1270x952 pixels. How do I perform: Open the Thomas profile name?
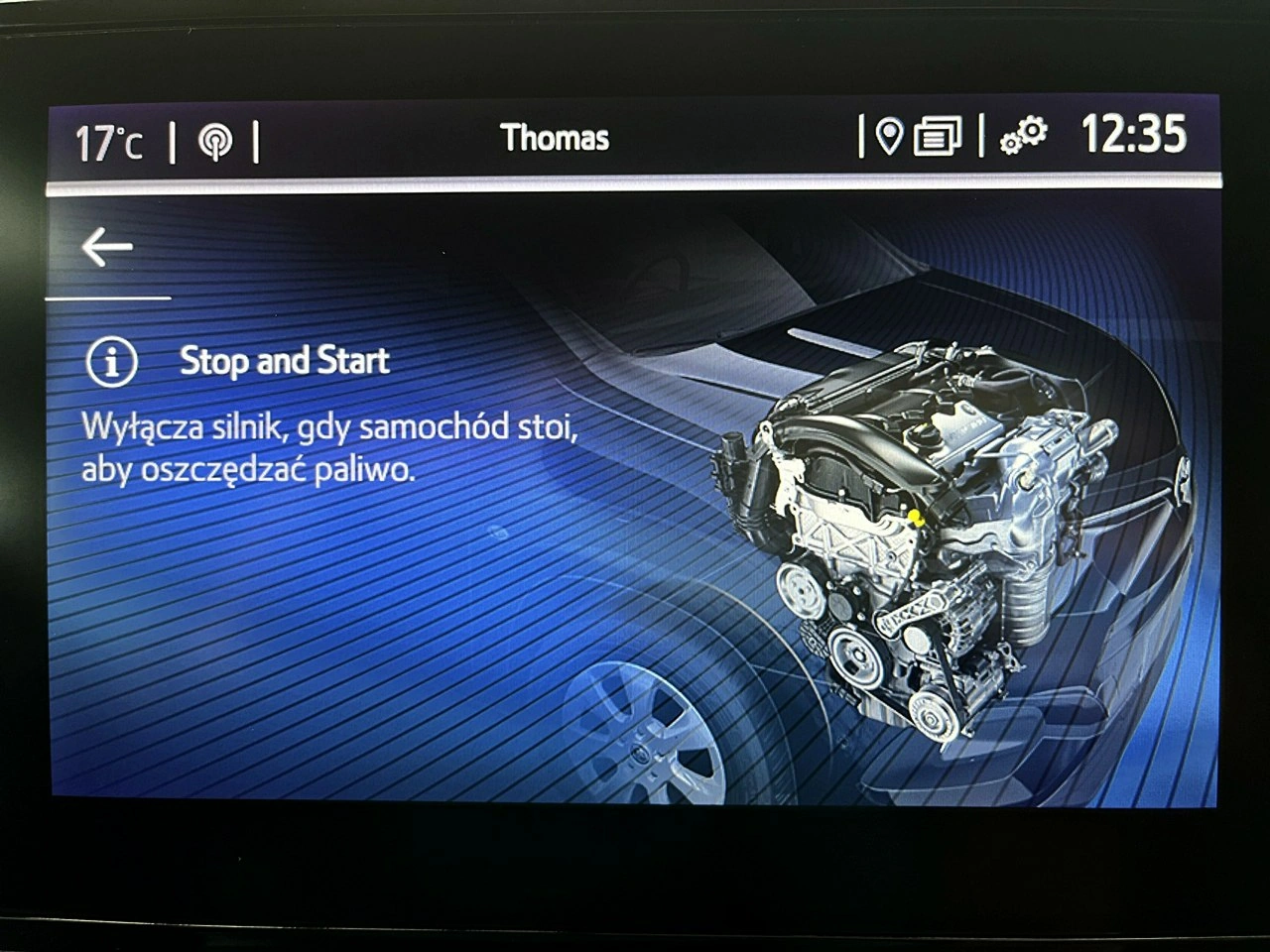pos(555,138)
